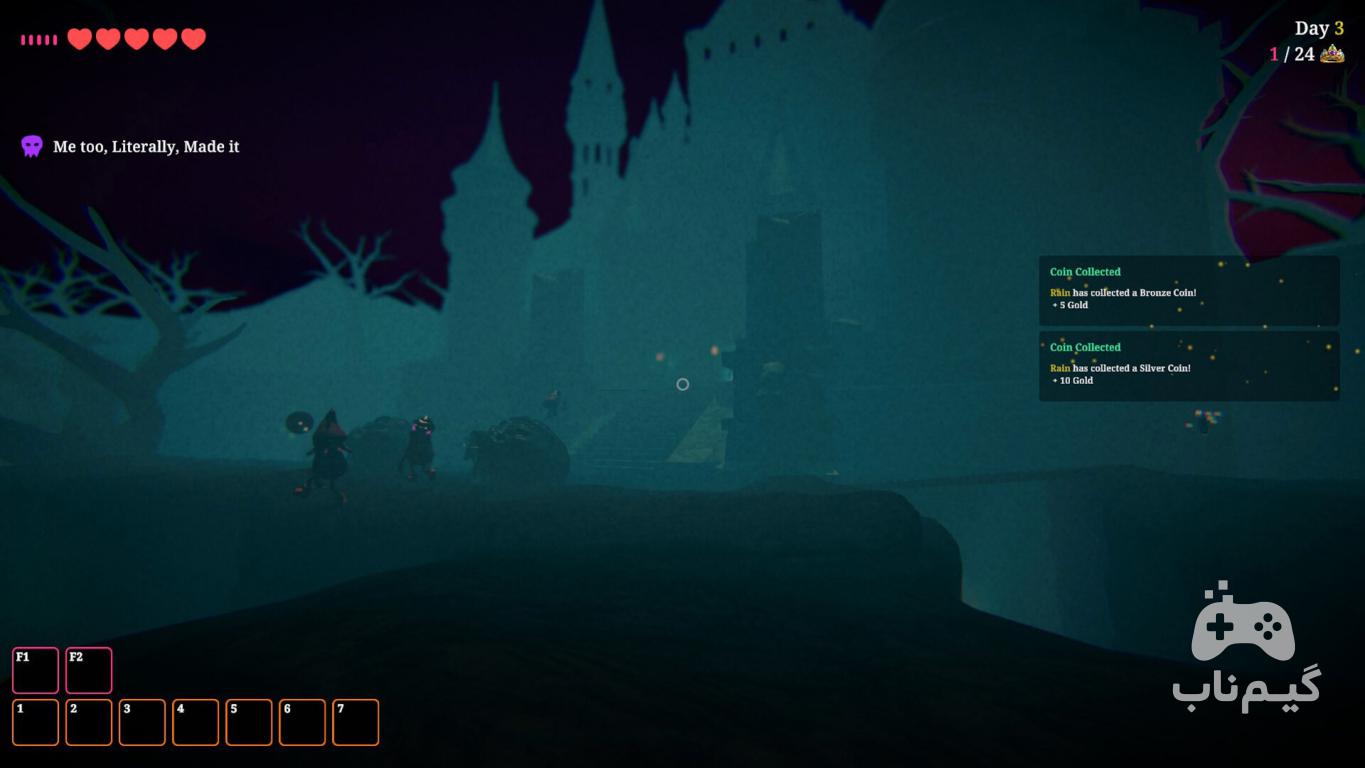This screenshot has height=768, width=1365.
Task: Select the F1 ability slot
Action: [x=35, y=670]
